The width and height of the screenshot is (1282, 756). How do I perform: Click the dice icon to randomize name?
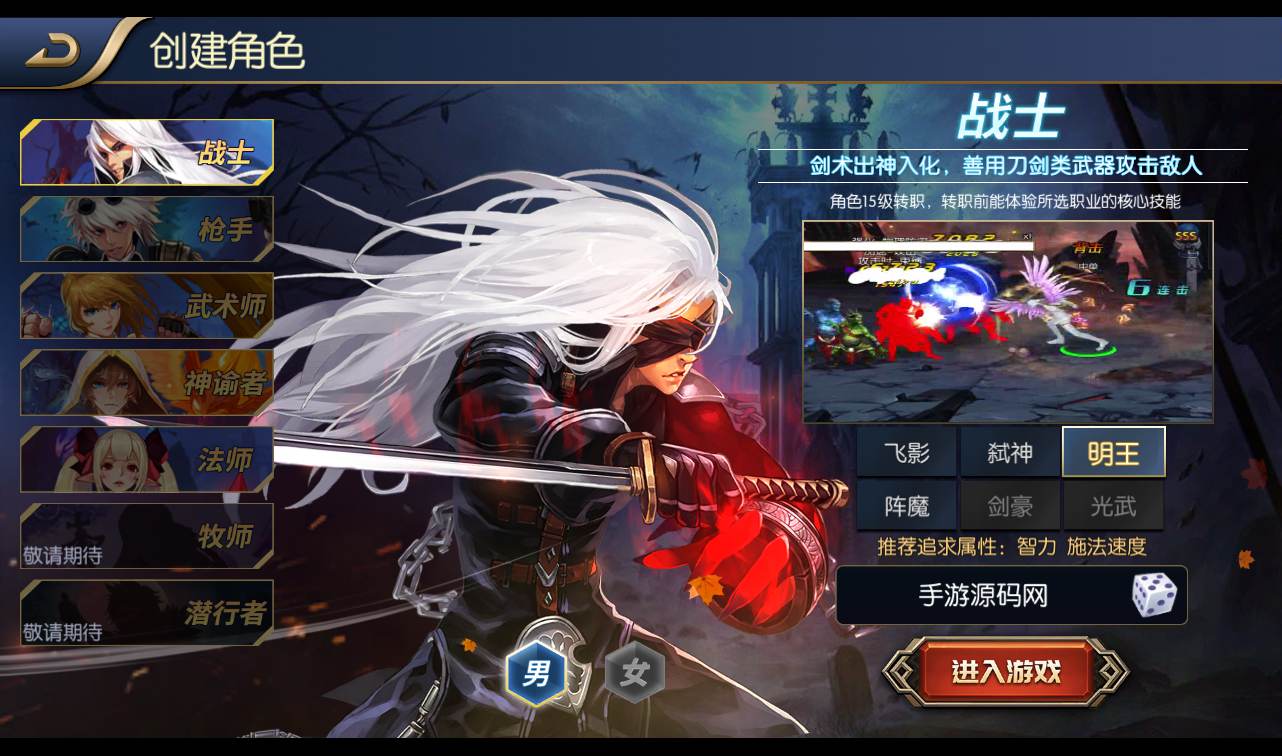point(1156,595)
